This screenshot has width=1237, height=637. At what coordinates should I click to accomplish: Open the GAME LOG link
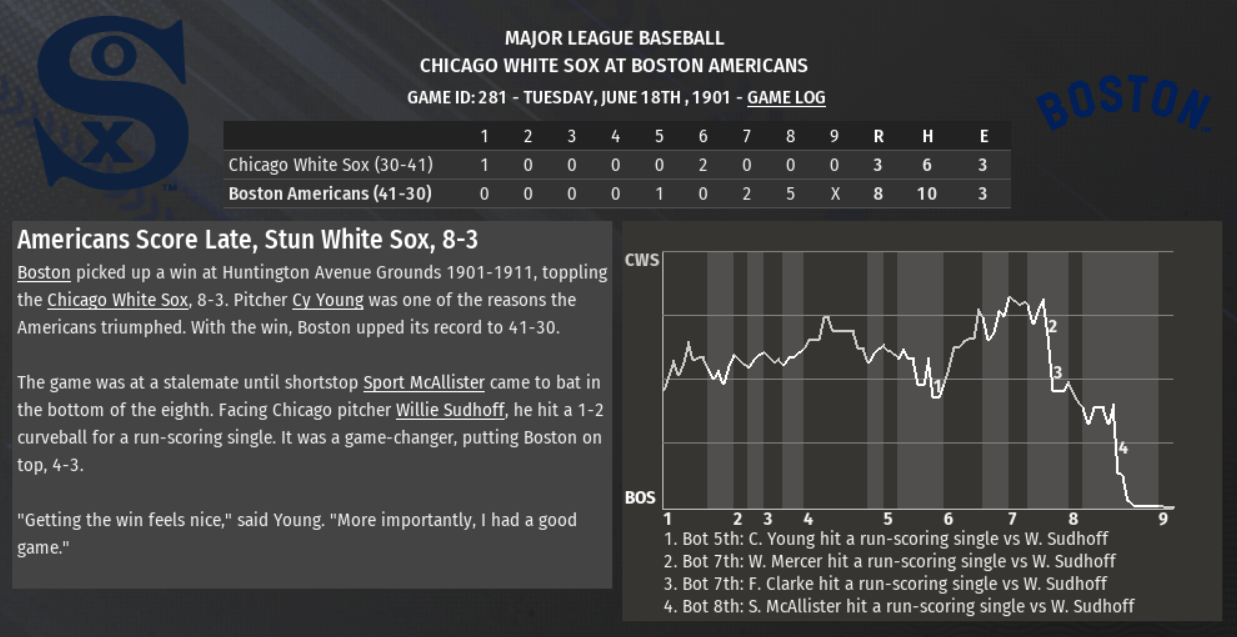[786, 98]
